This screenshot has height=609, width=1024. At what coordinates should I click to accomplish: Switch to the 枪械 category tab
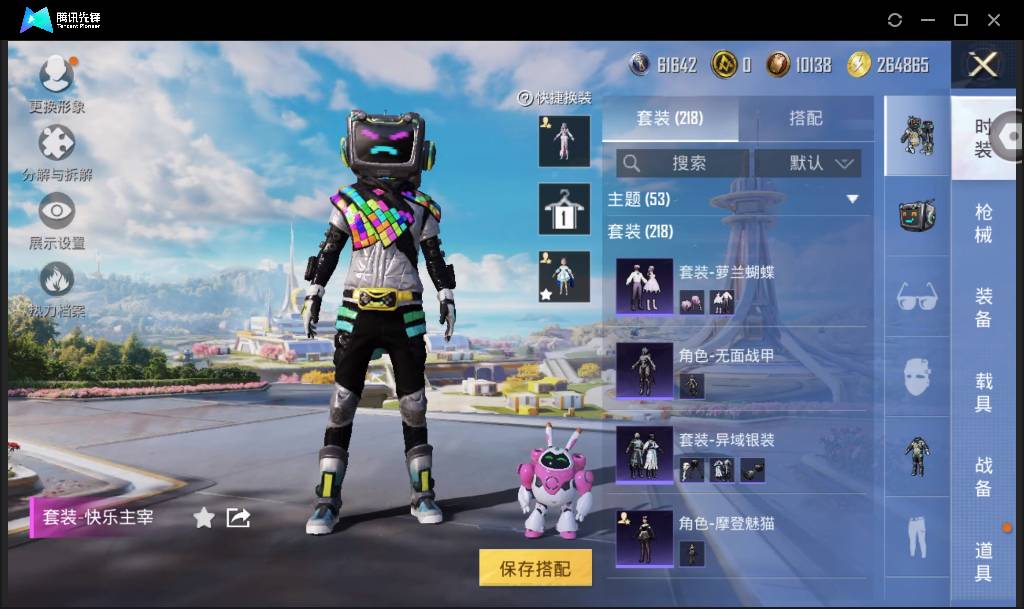984,223
